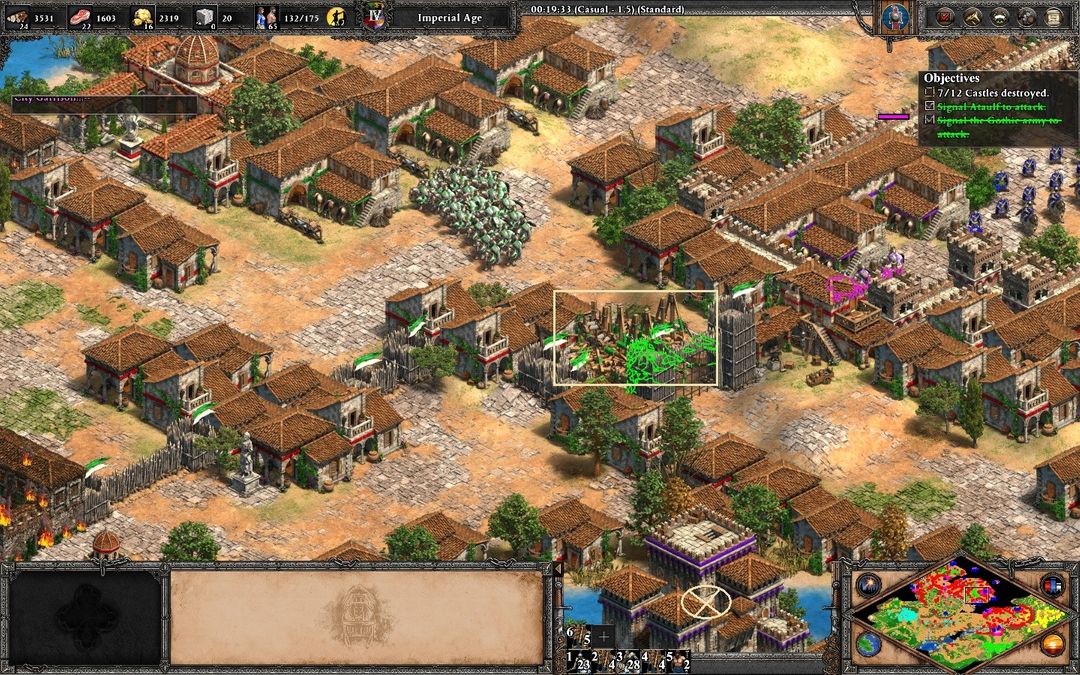Toggle the minimap player colors button
This screenshot has width=1080, height=675.
[1051, 585]
